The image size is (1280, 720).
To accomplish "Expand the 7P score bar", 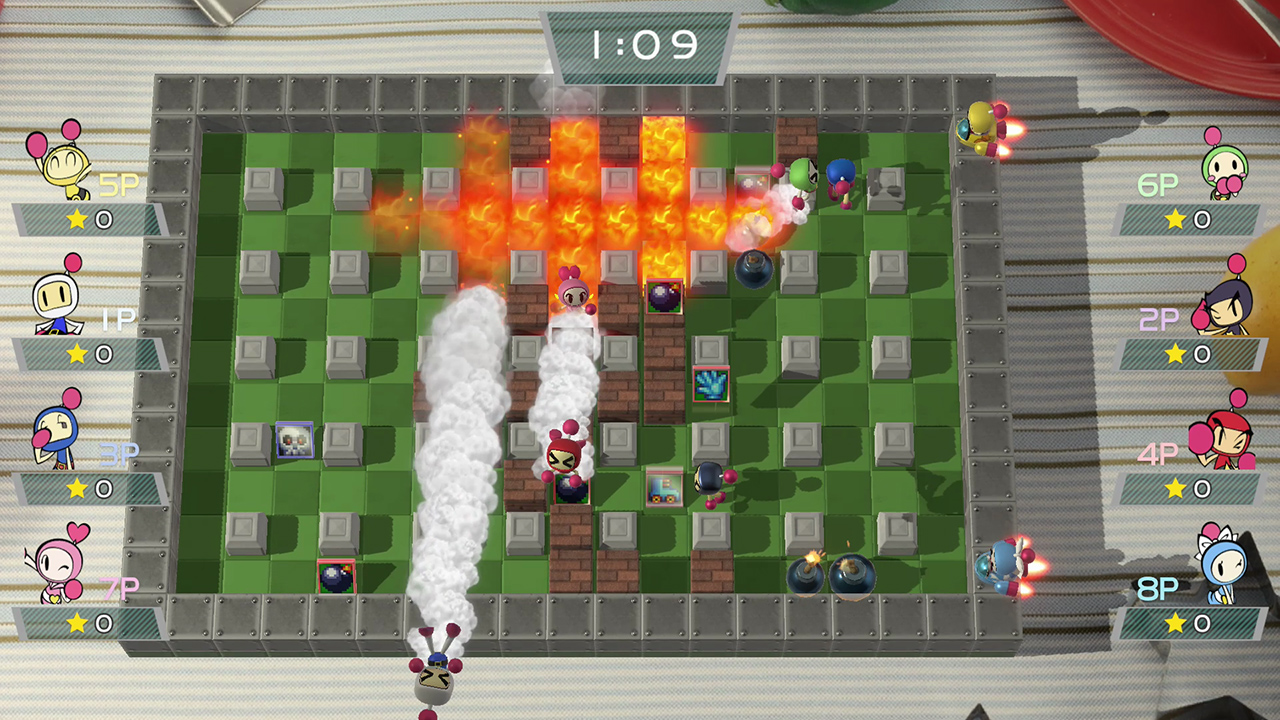I will [x=90, y=622].
